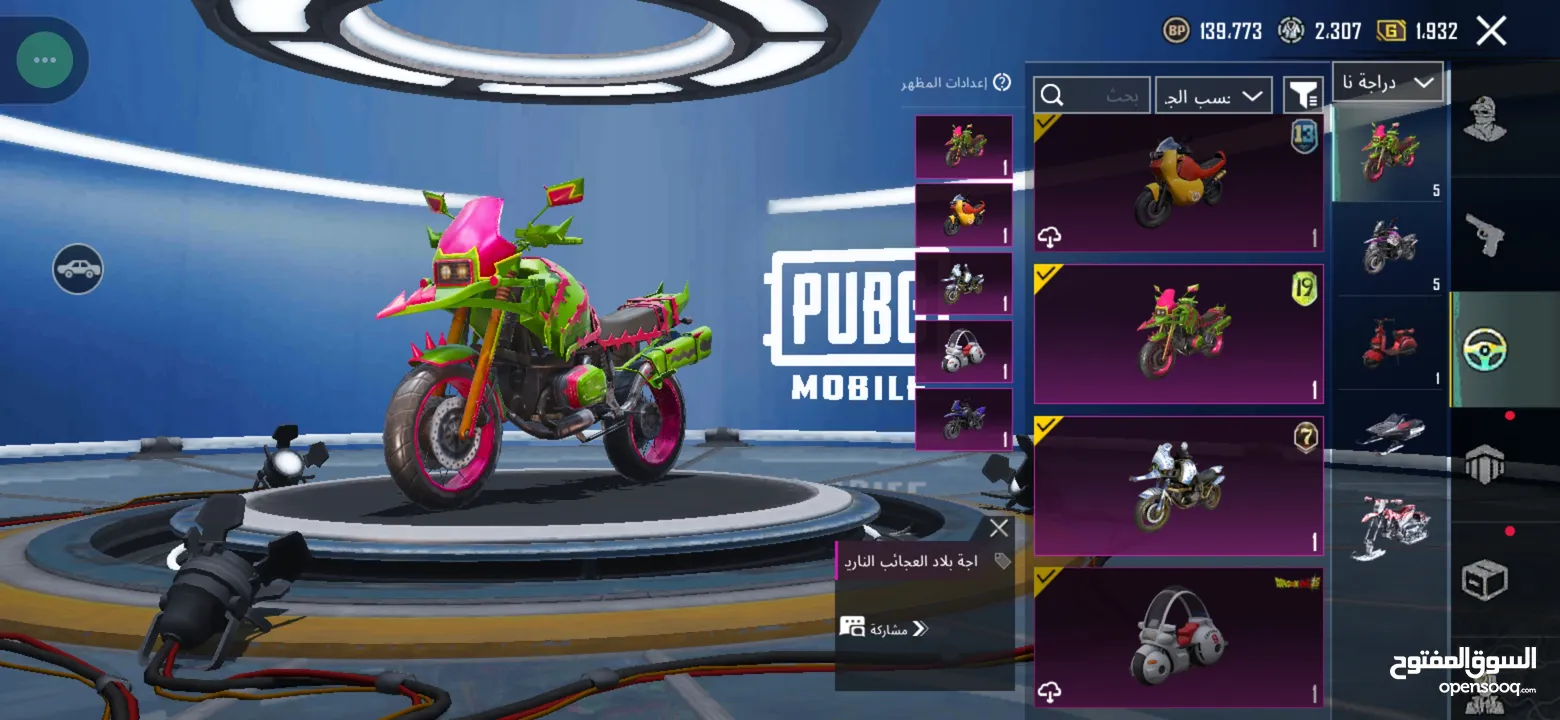Pick the small blue motorcycle preset thumbnail
1560x720 pixels.
964,419
